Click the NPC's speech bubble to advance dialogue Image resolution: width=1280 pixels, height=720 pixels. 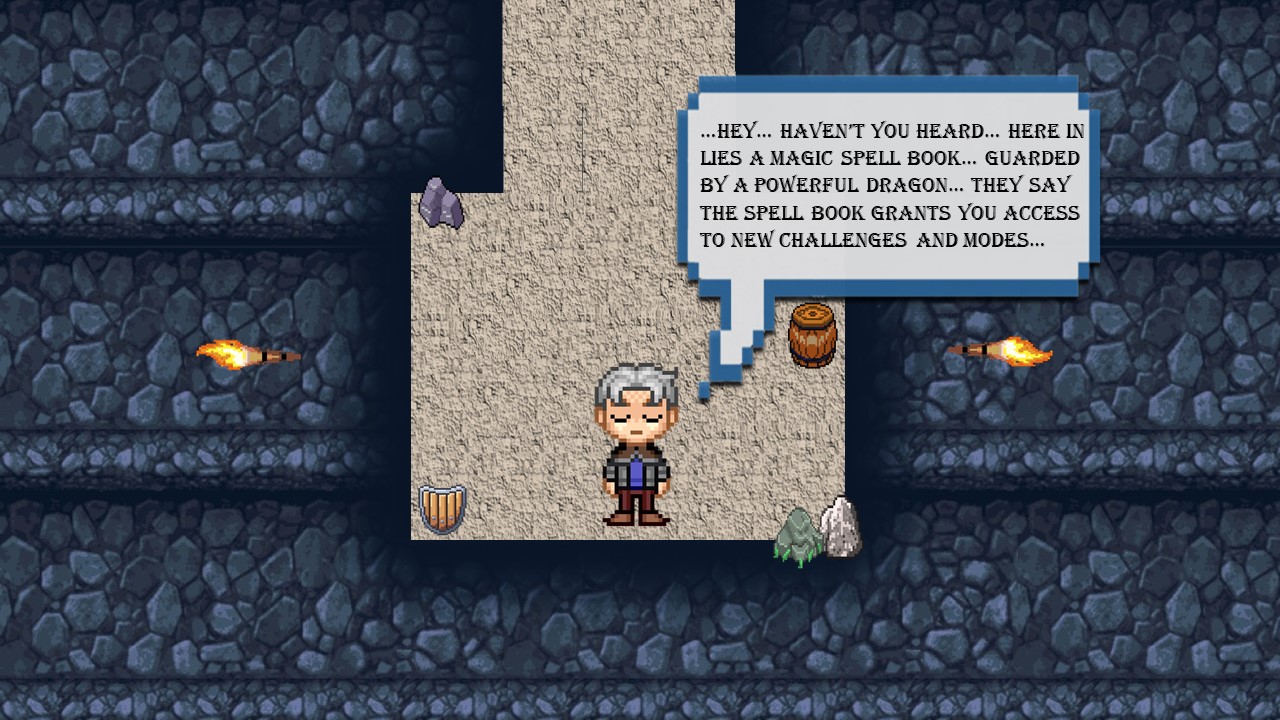[x=890, y=187]
